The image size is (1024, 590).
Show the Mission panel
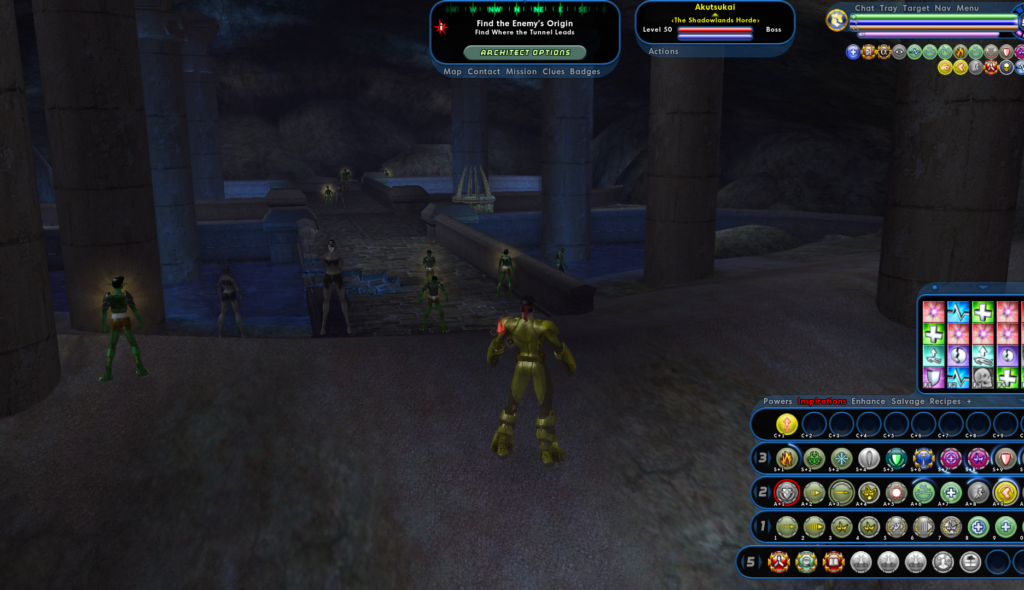point(521,72)
